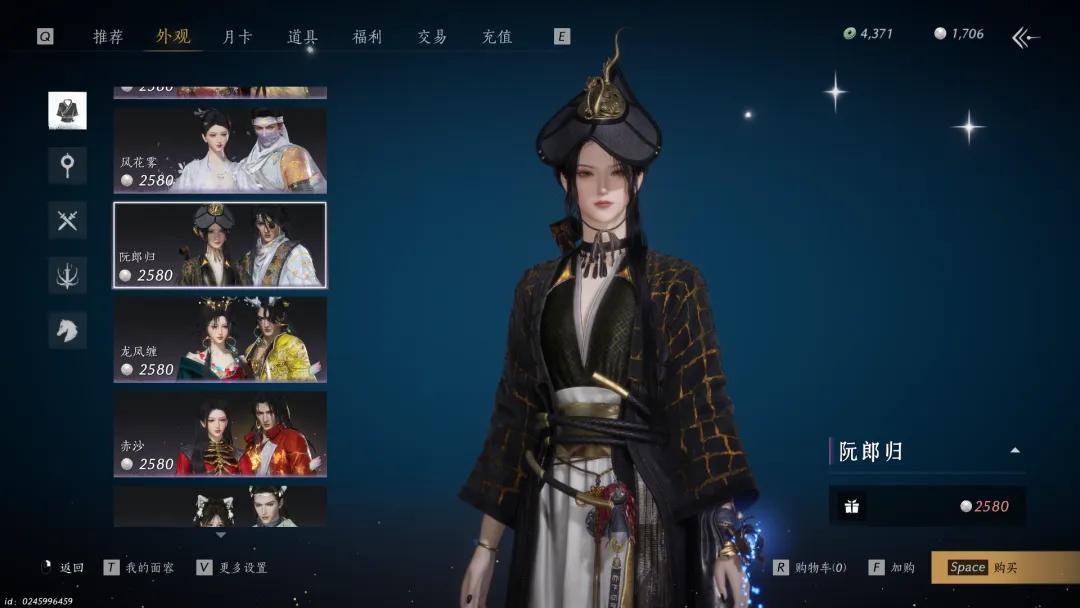Switch to the 道具 tab
Viewport: 1080px width, 608px height.
pyautogui.click(x=303, y=37)
